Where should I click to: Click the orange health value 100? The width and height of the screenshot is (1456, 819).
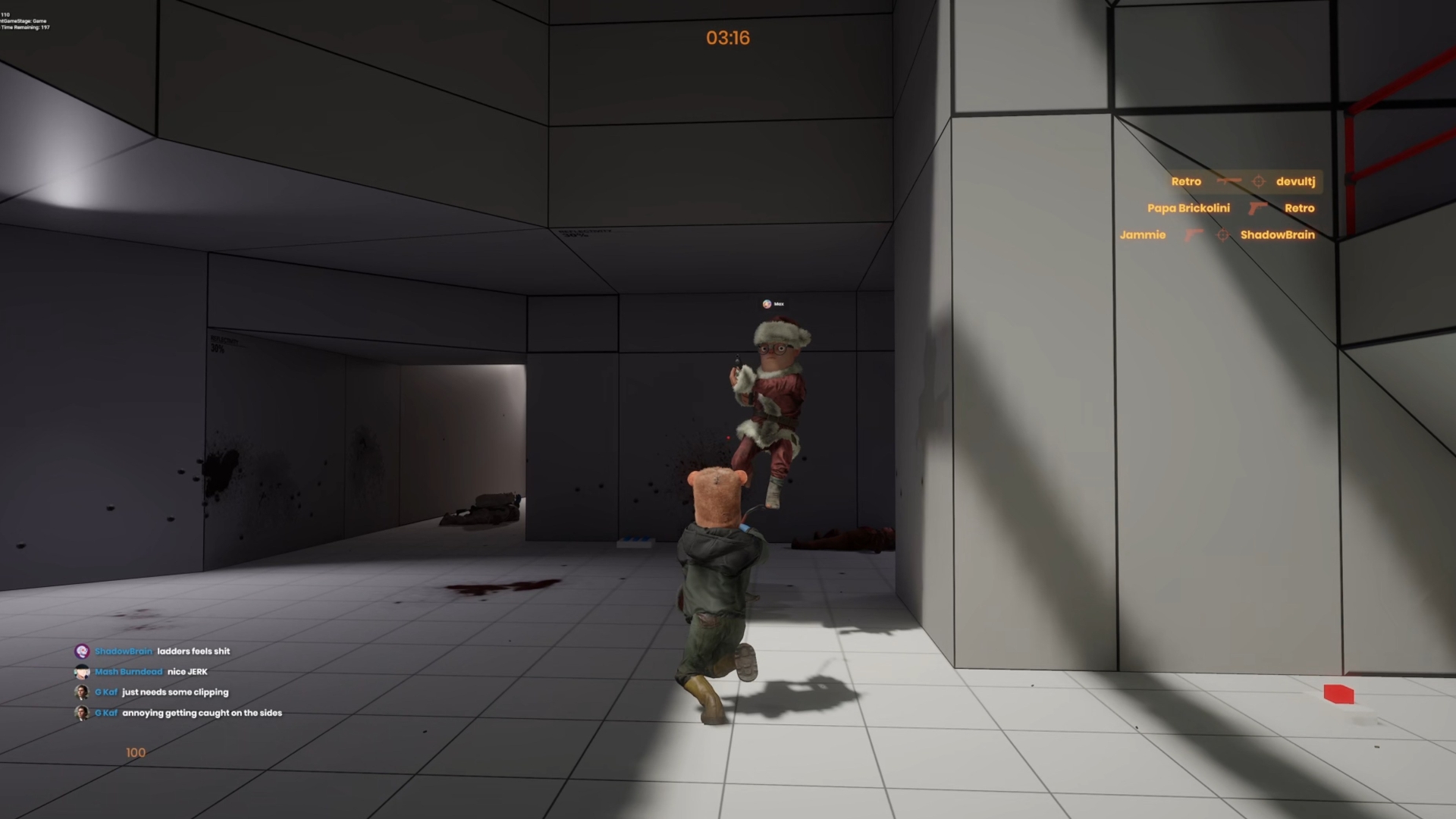pyautogui.click(x=135, y=752)
